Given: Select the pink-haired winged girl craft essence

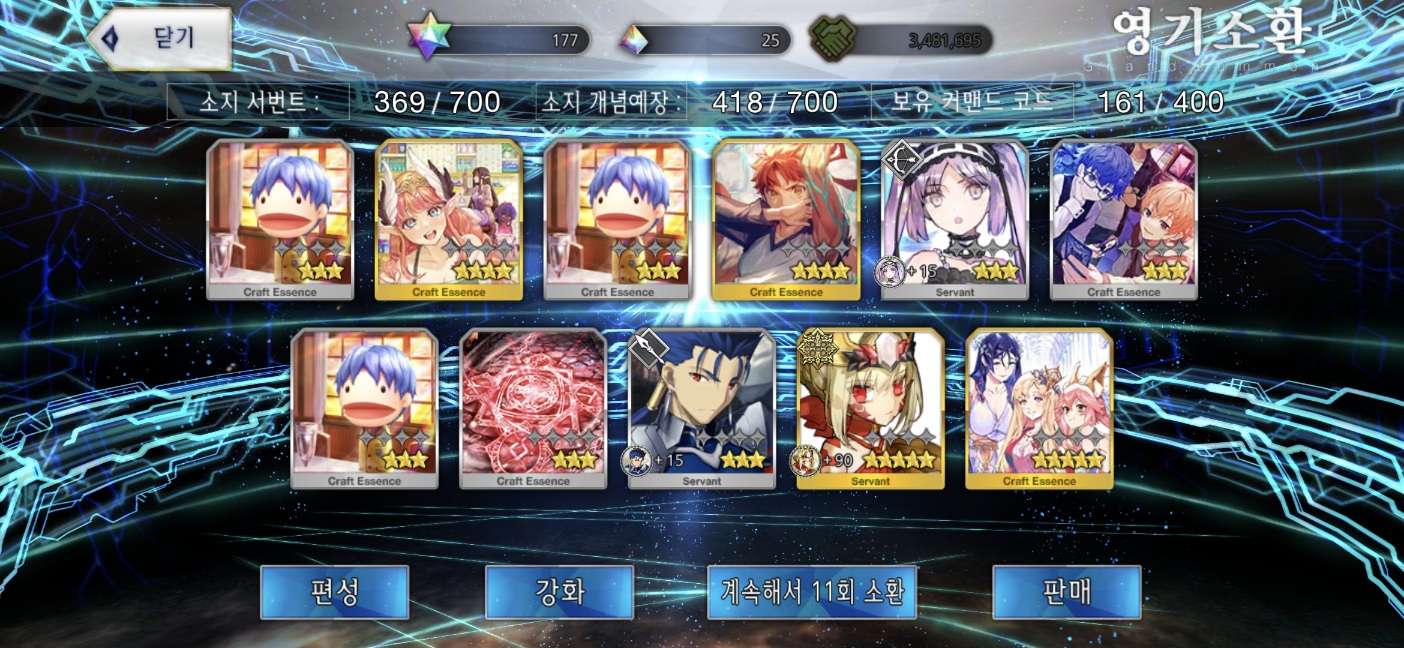Looking at the screenshot, I should click(x=449, y=220).
